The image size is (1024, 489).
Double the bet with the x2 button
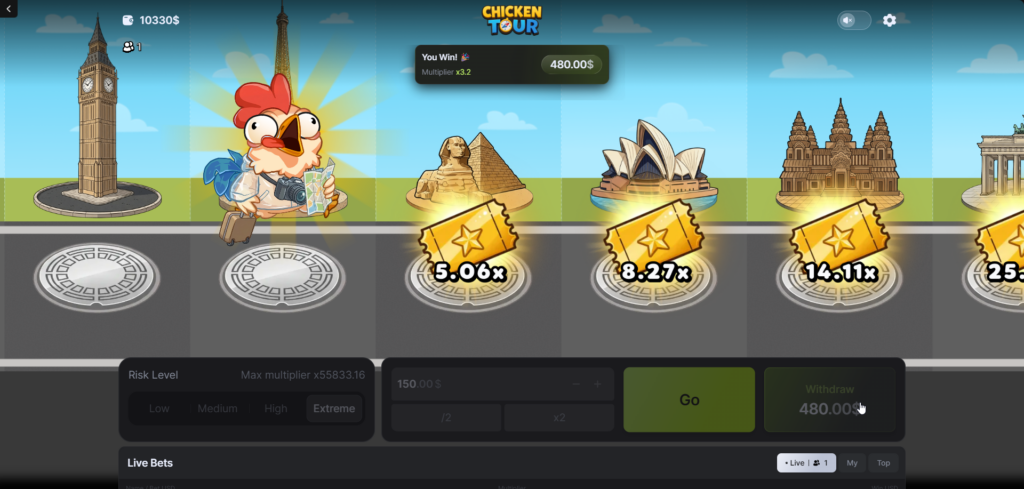pyautogui.click(x=559, y=417)
